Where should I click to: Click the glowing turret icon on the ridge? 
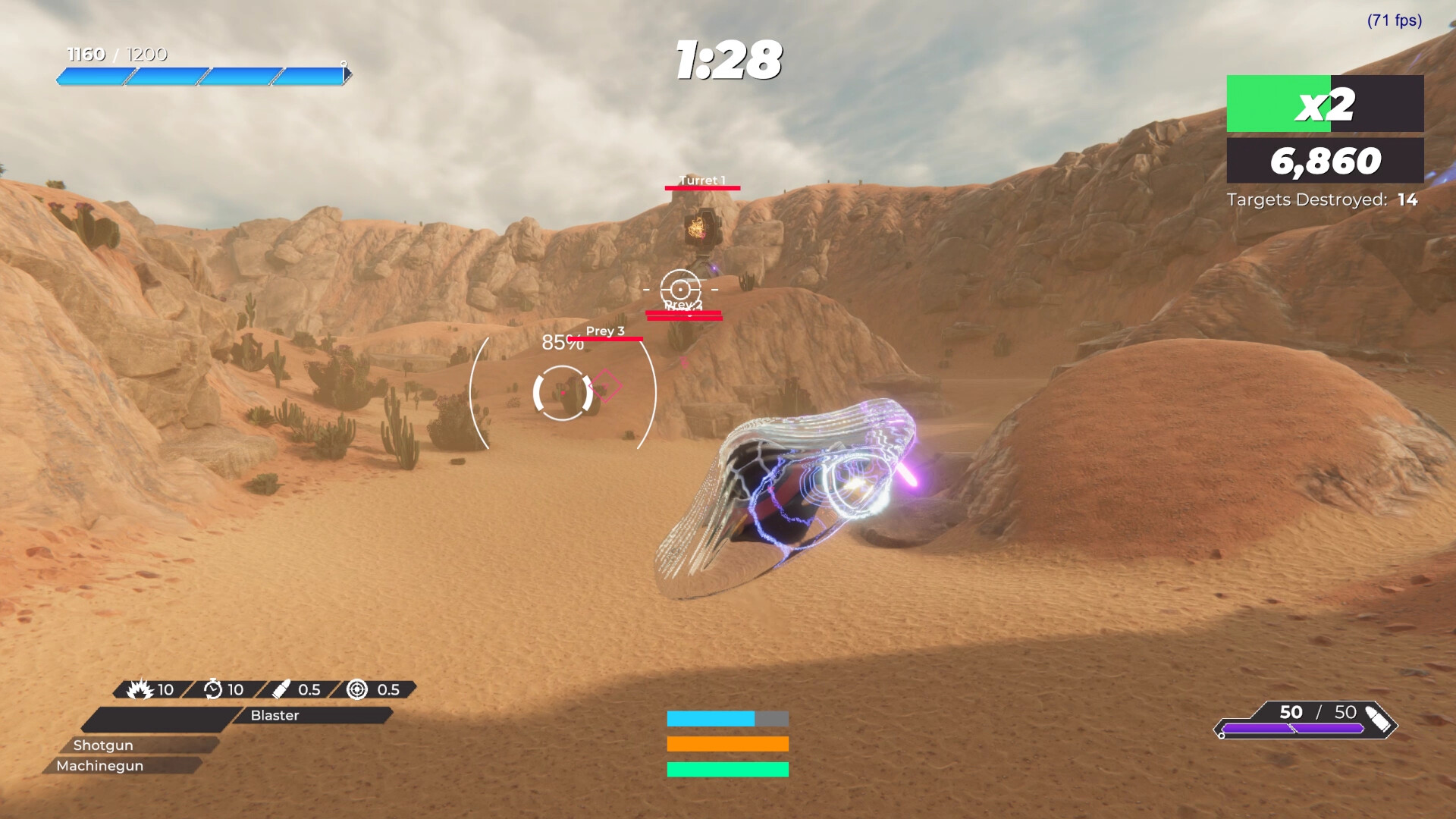pos(702,227)
